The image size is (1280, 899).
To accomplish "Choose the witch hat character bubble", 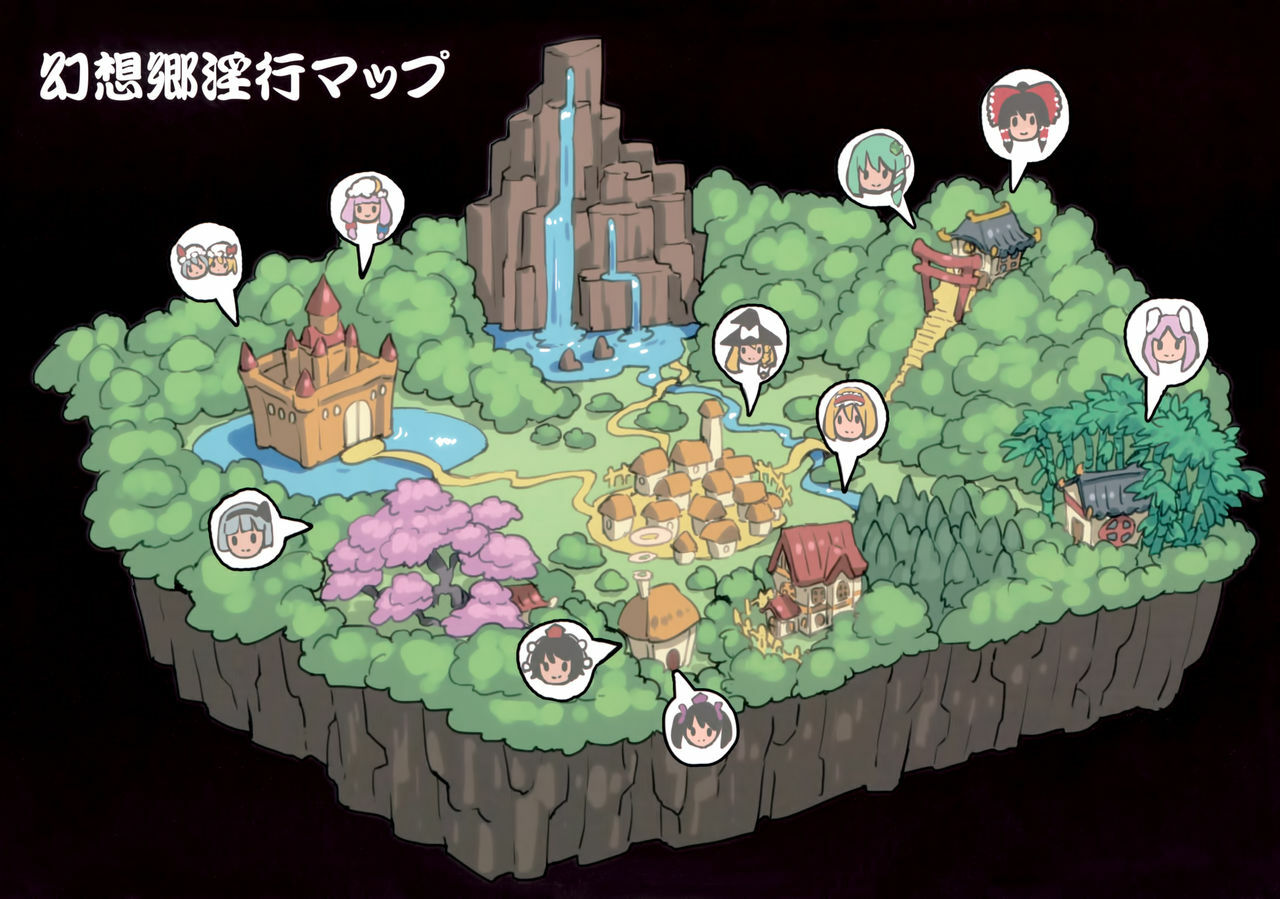I will click(749, 347).
